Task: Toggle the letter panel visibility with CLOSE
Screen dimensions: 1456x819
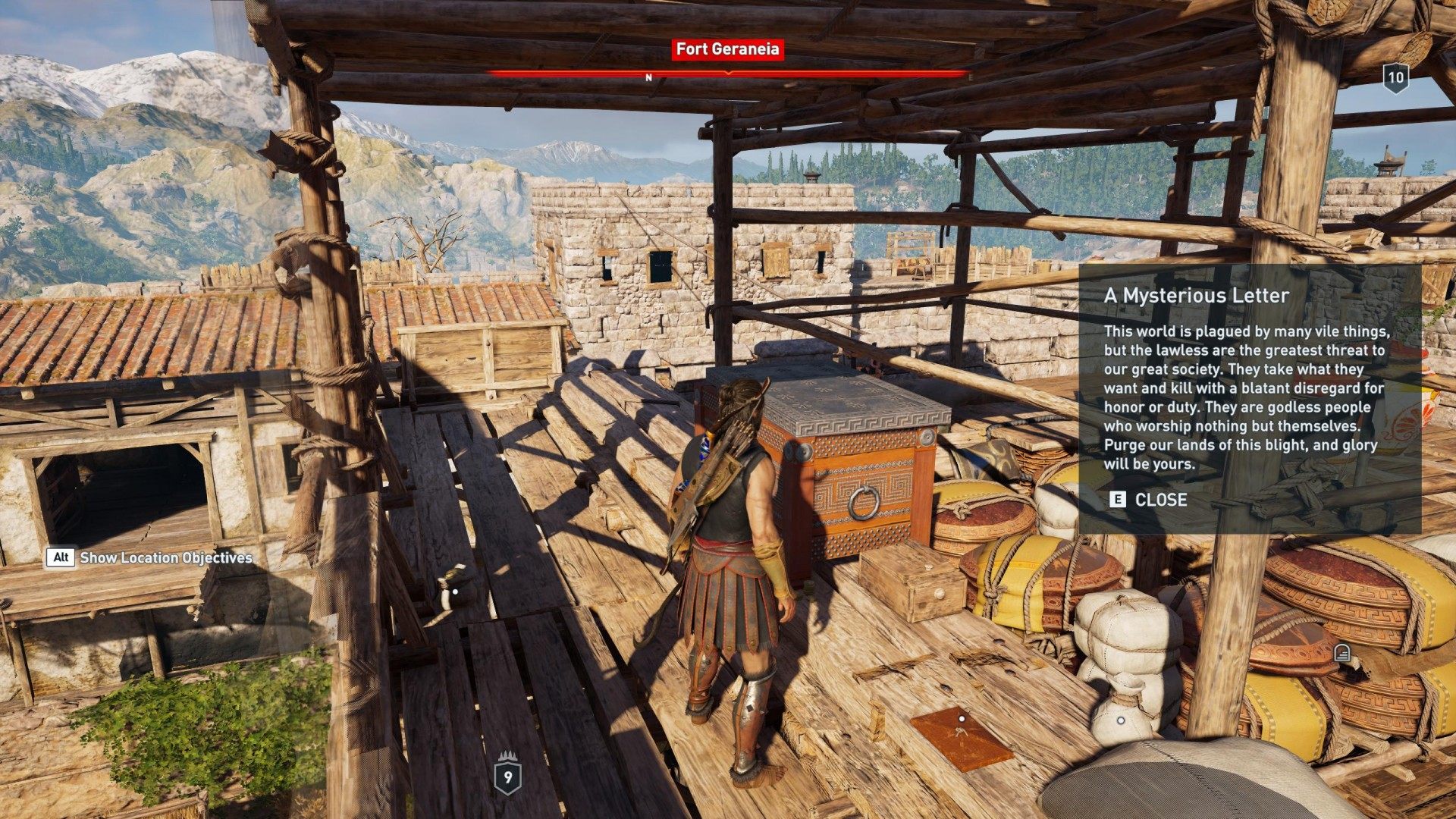Action: tap(1153, 500)
